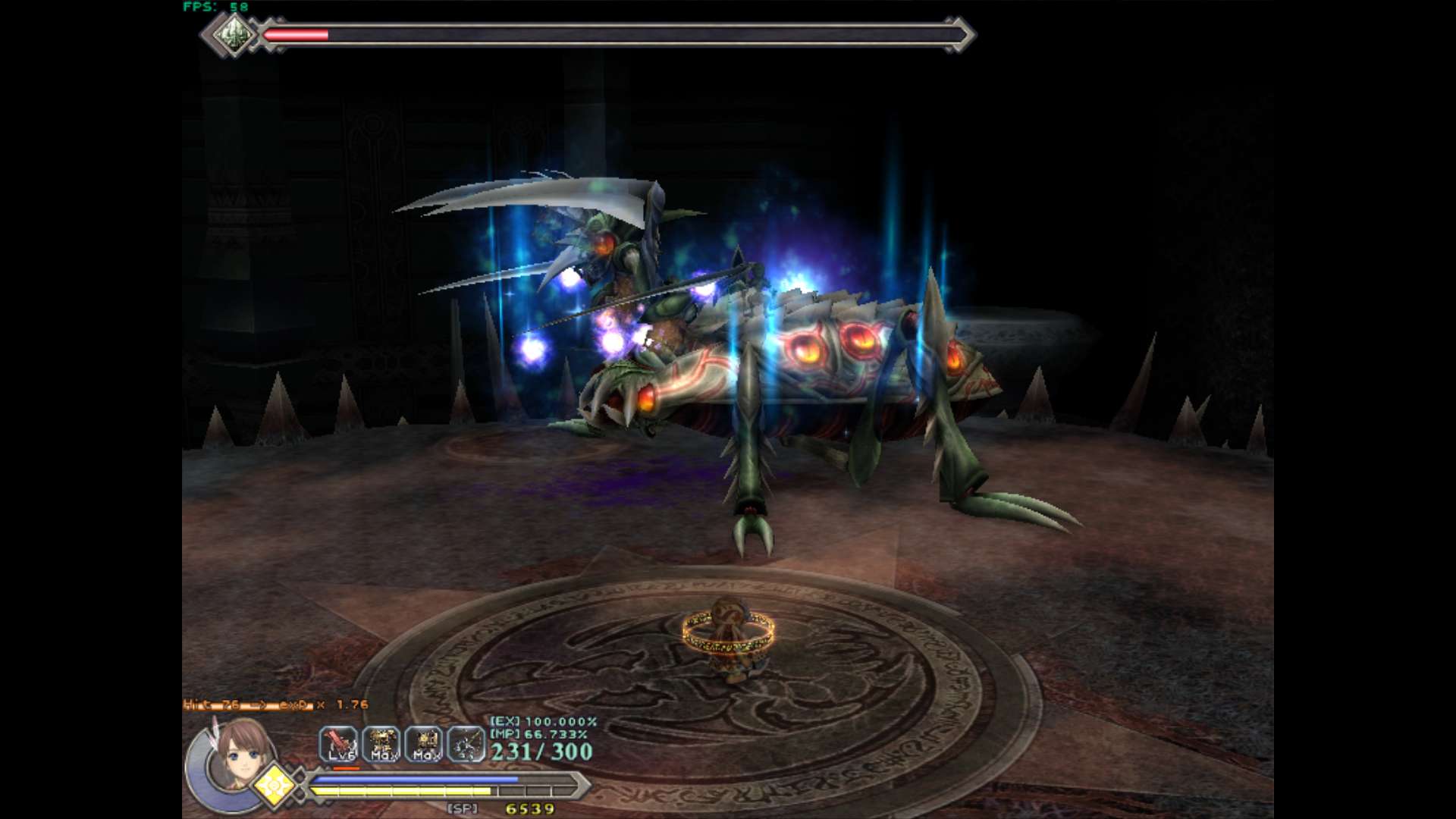This screenshot has width=1456, height=819.
Task: Select the dark staff skill icon without a label
Action: coord(466,744)
